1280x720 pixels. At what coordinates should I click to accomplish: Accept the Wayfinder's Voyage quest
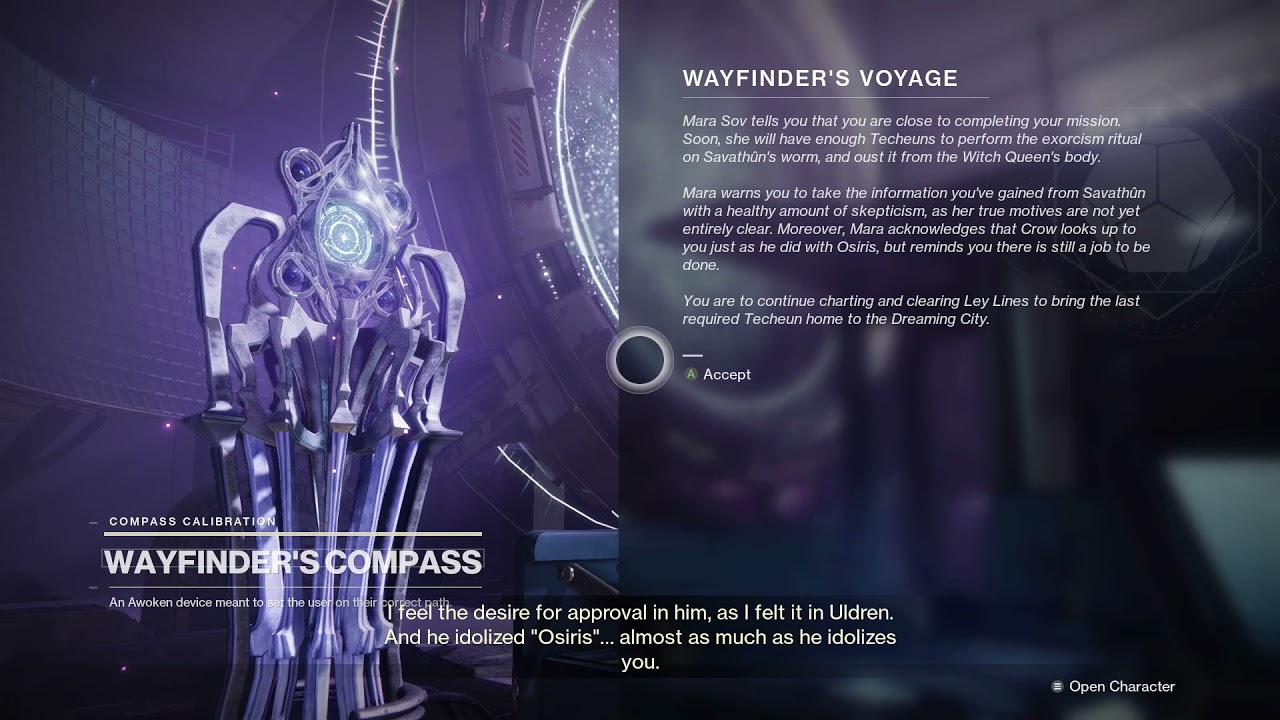coord(717,374)
